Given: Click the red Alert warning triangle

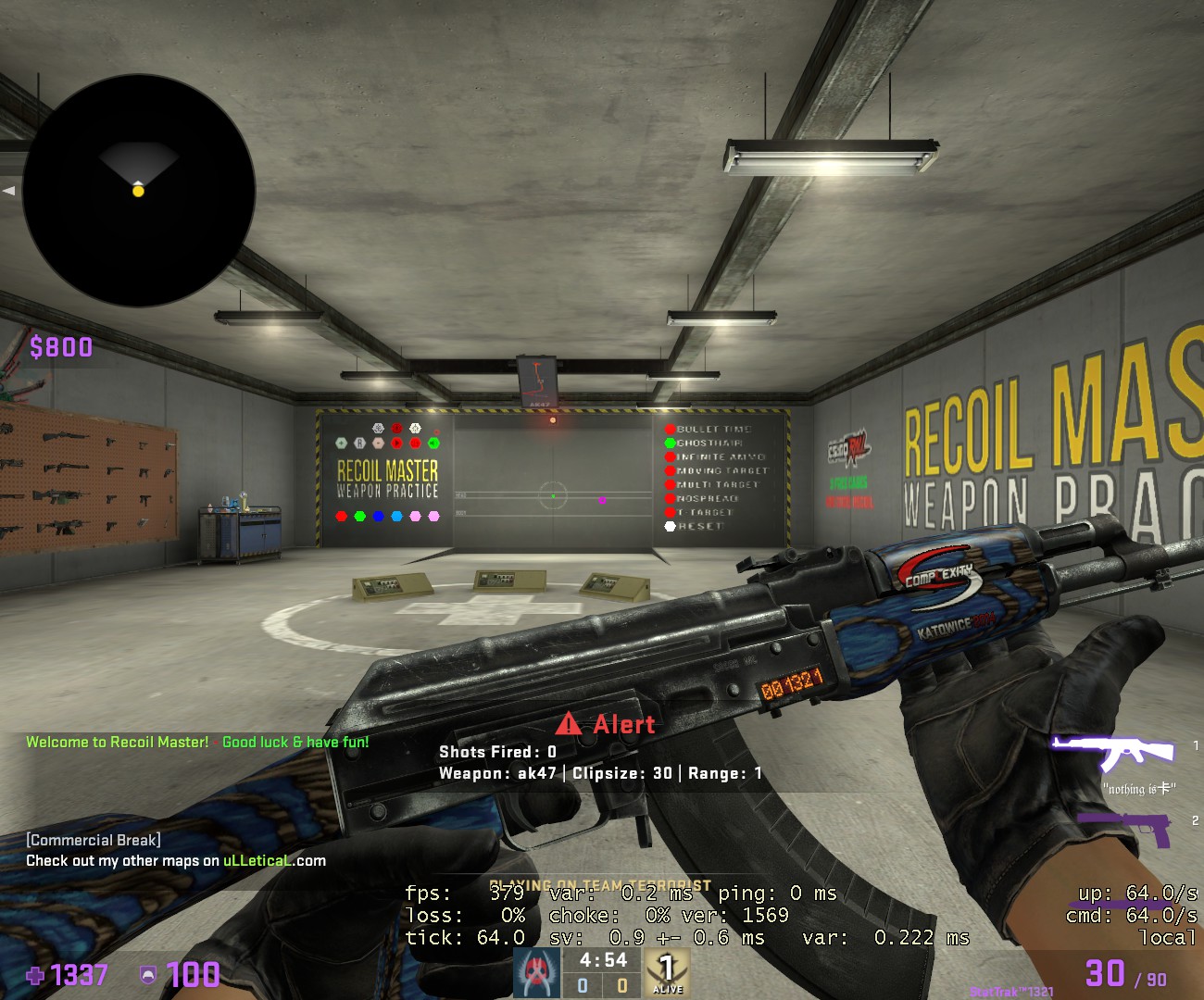Looking at the screenshot, I should coord(569,725).
